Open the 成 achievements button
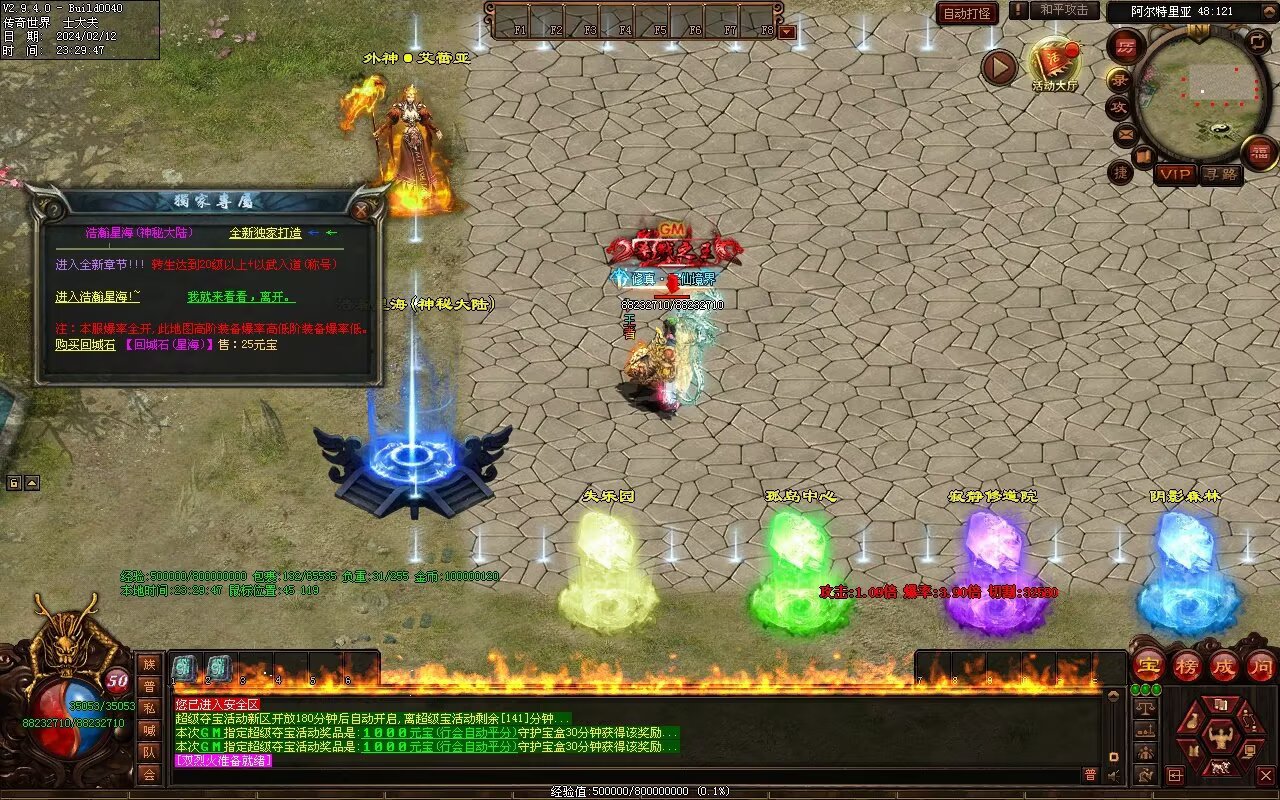Screen dimensions: 1280x800 (x=1224, y=665)
